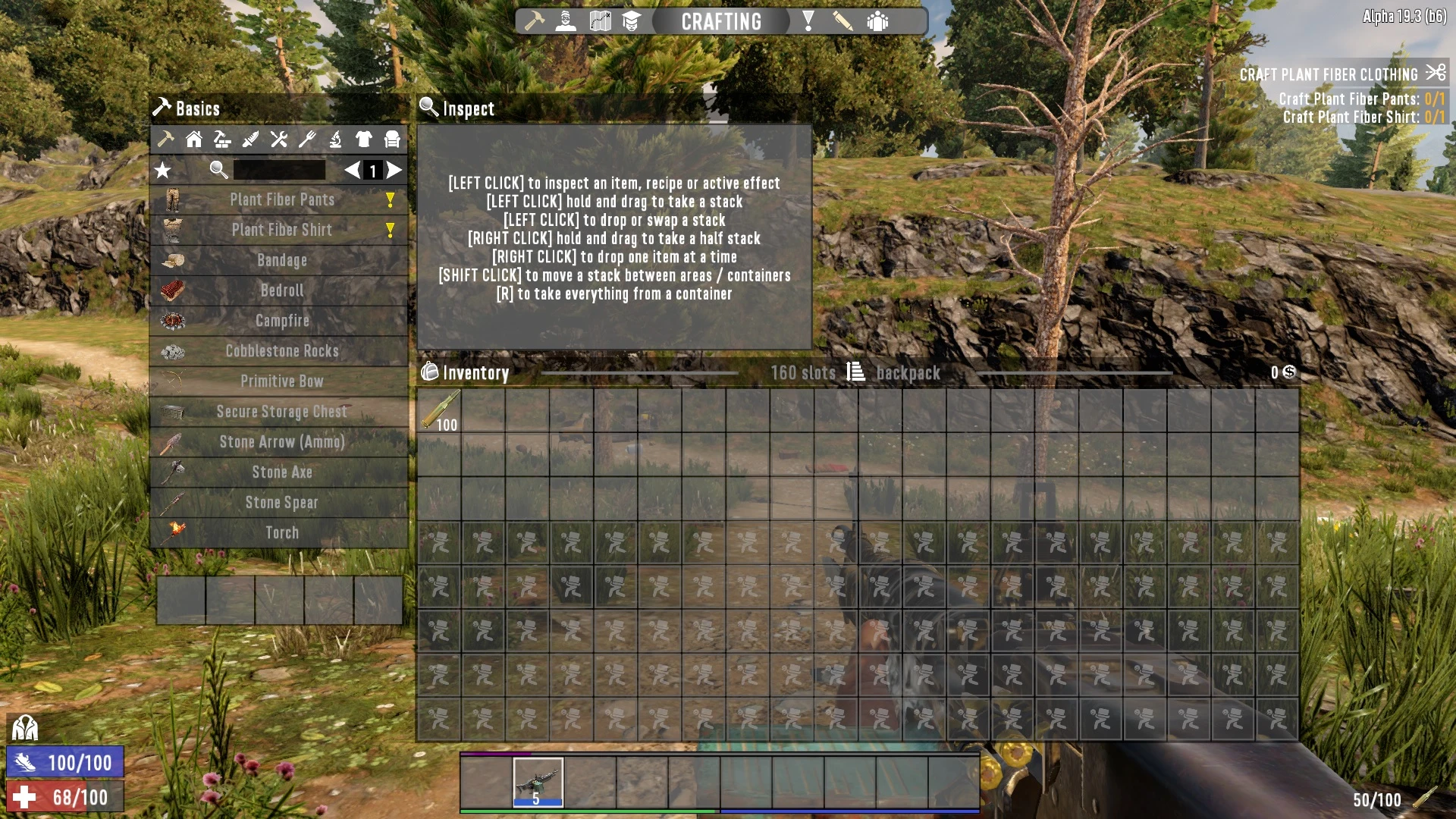Open the Torch recipe
Viewport: 1456px width, 819px height.
(281, 533)
